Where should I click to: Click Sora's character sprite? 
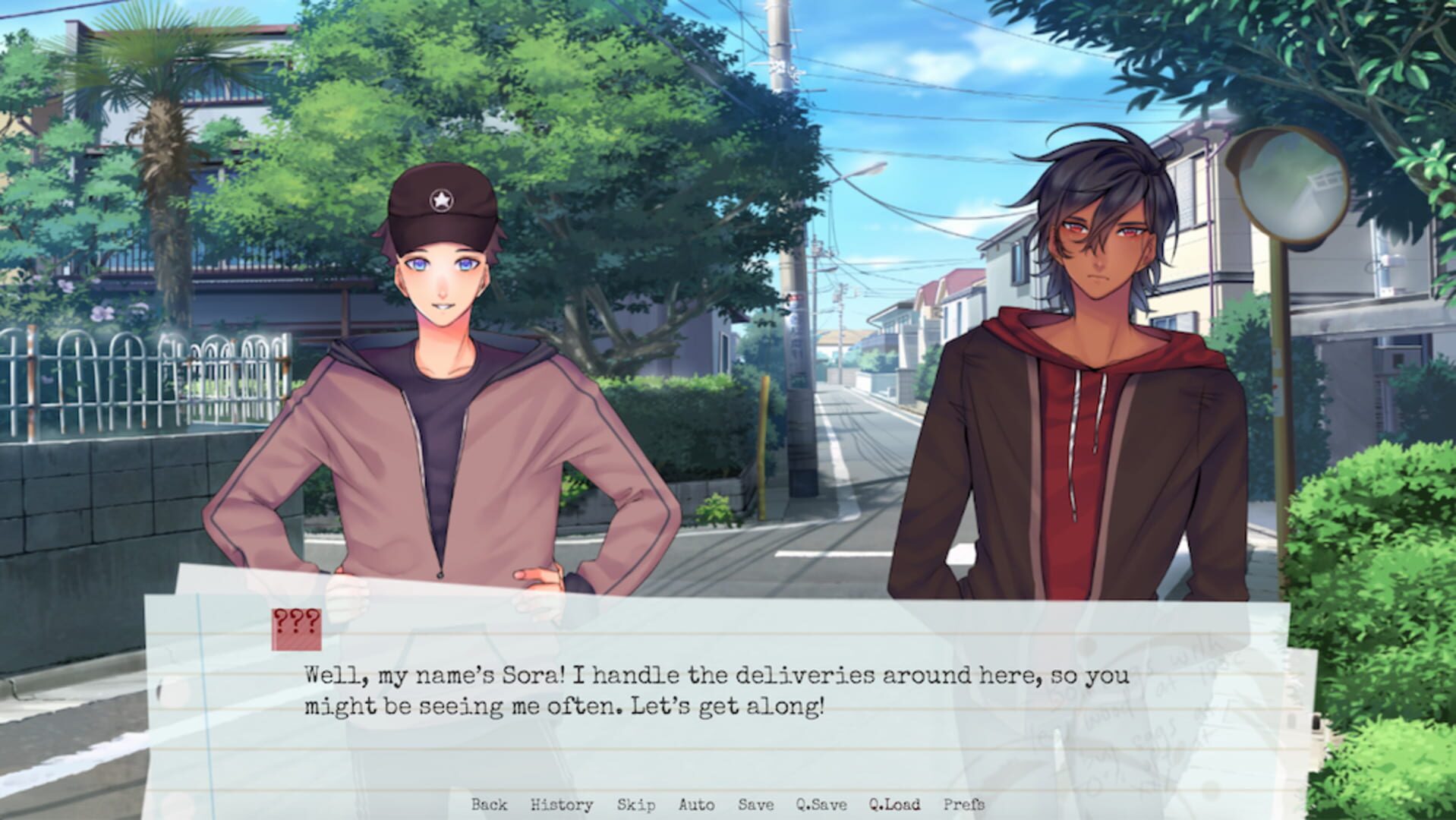440,380
